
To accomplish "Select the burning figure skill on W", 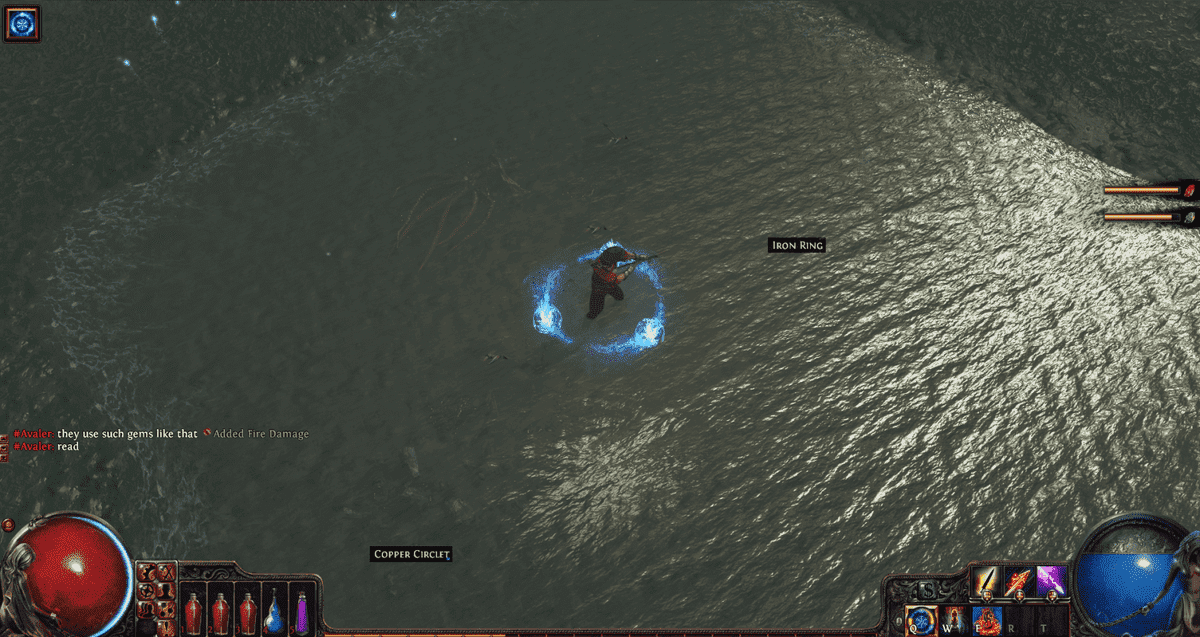I will 955,621.
